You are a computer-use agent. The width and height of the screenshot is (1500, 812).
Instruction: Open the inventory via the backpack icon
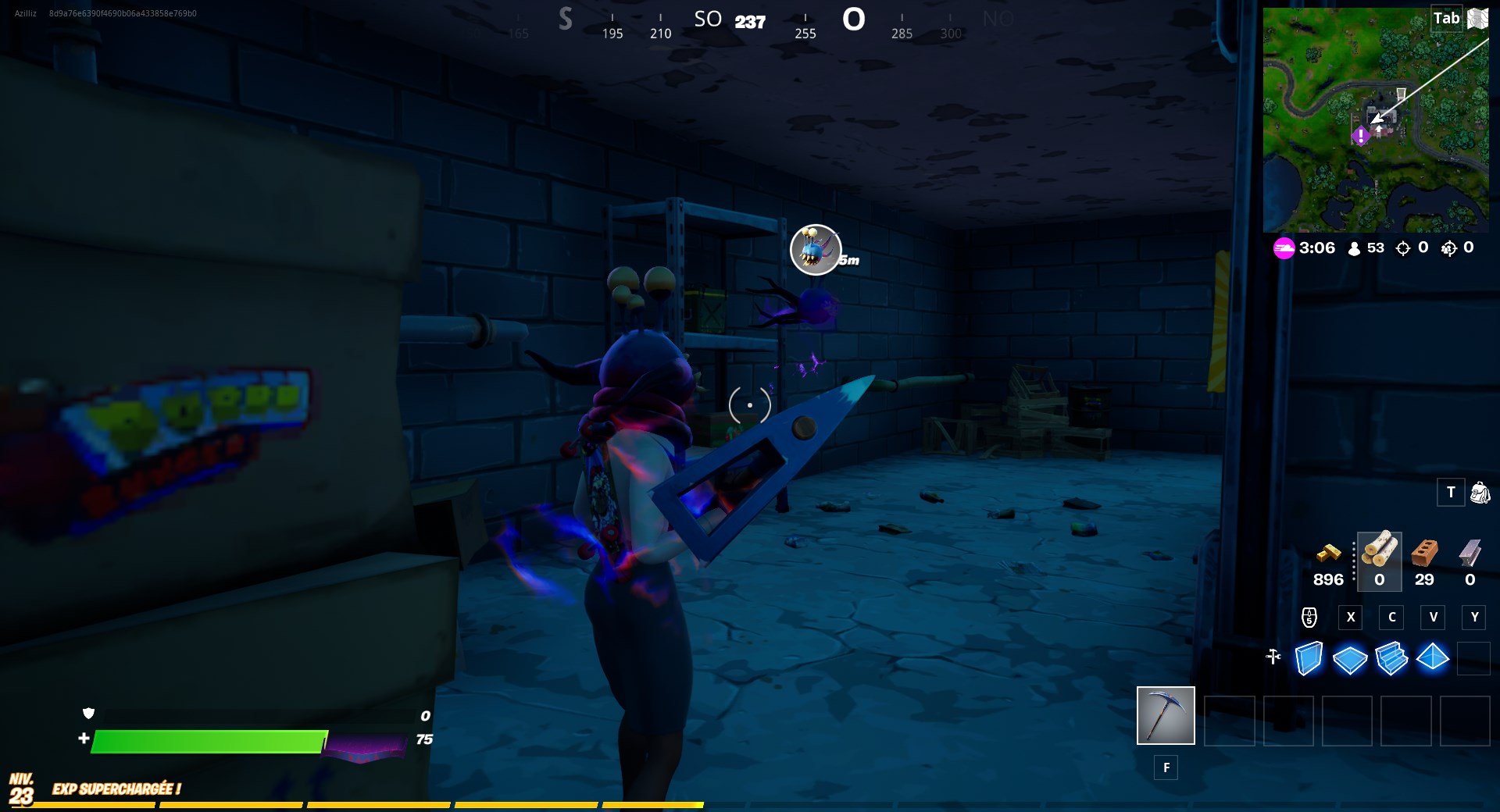(x=1479, y=493)
